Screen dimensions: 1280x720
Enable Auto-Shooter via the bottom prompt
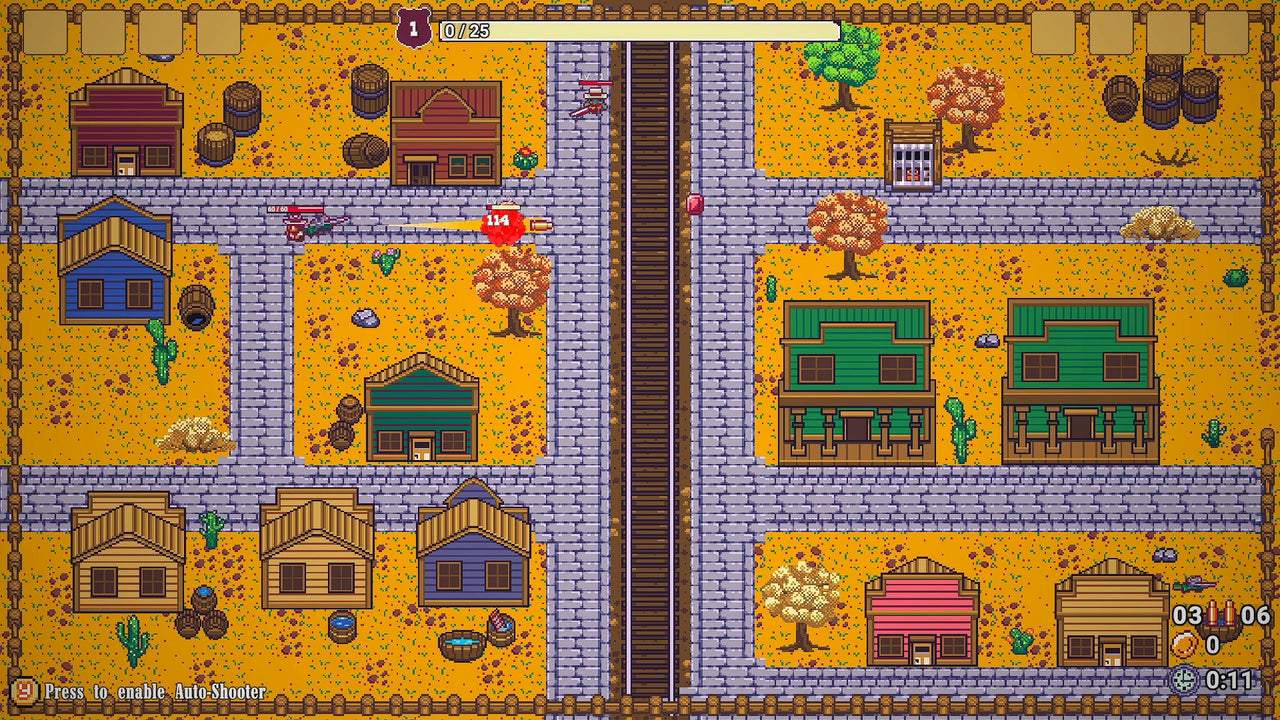point(140,689)
